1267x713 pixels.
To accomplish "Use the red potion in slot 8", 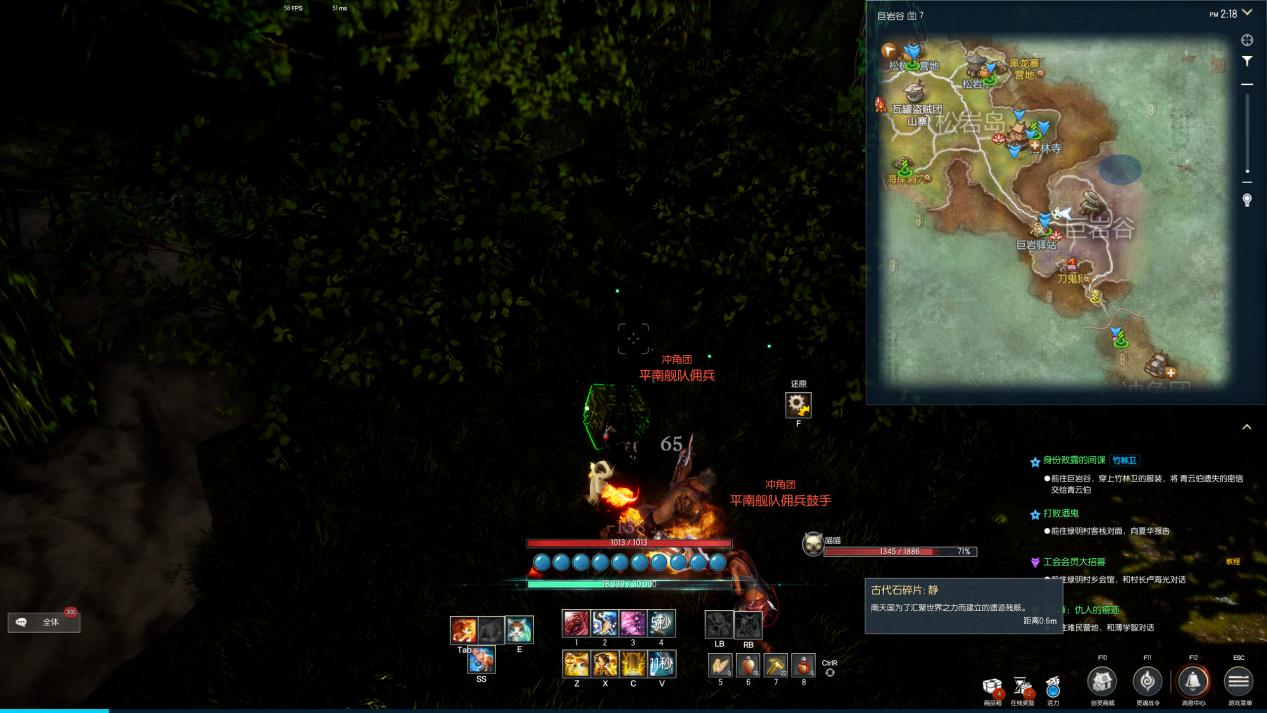I will click(803, 665).
